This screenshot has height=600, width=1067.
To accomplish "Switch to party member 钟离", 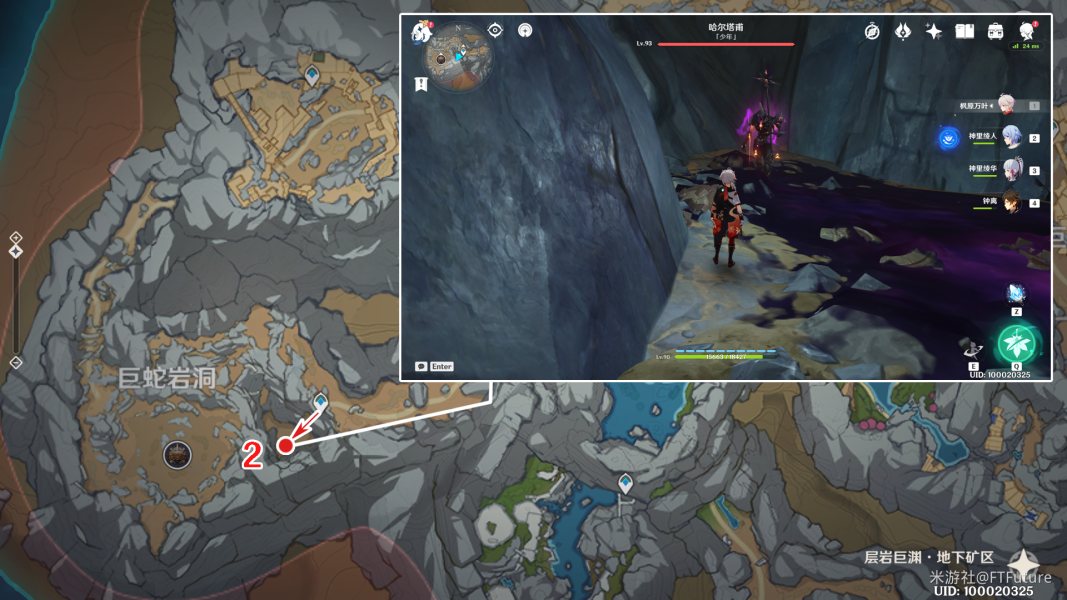I will (x=1008, y=201).
